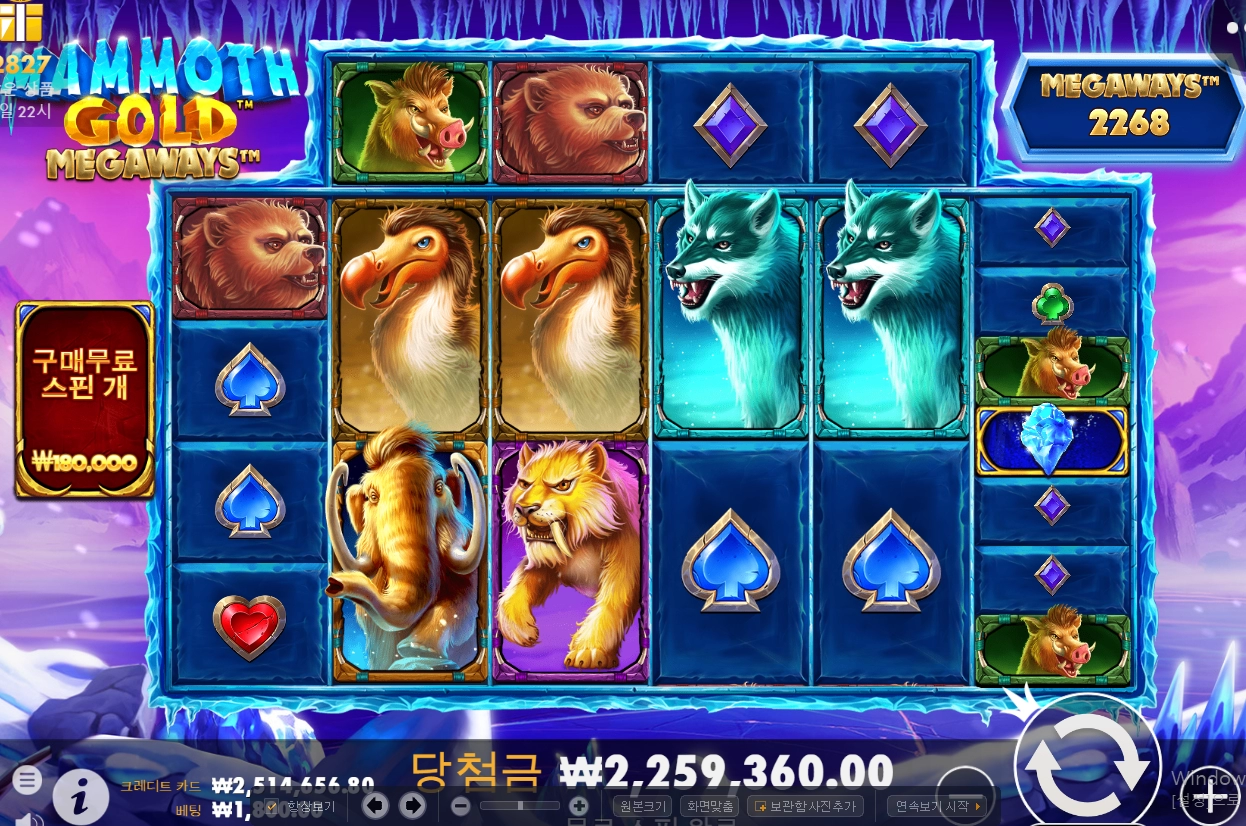Screen dimensions: 1246x826
Task: Spin the reels with the circular arrow button
Action: point(1087,765)
